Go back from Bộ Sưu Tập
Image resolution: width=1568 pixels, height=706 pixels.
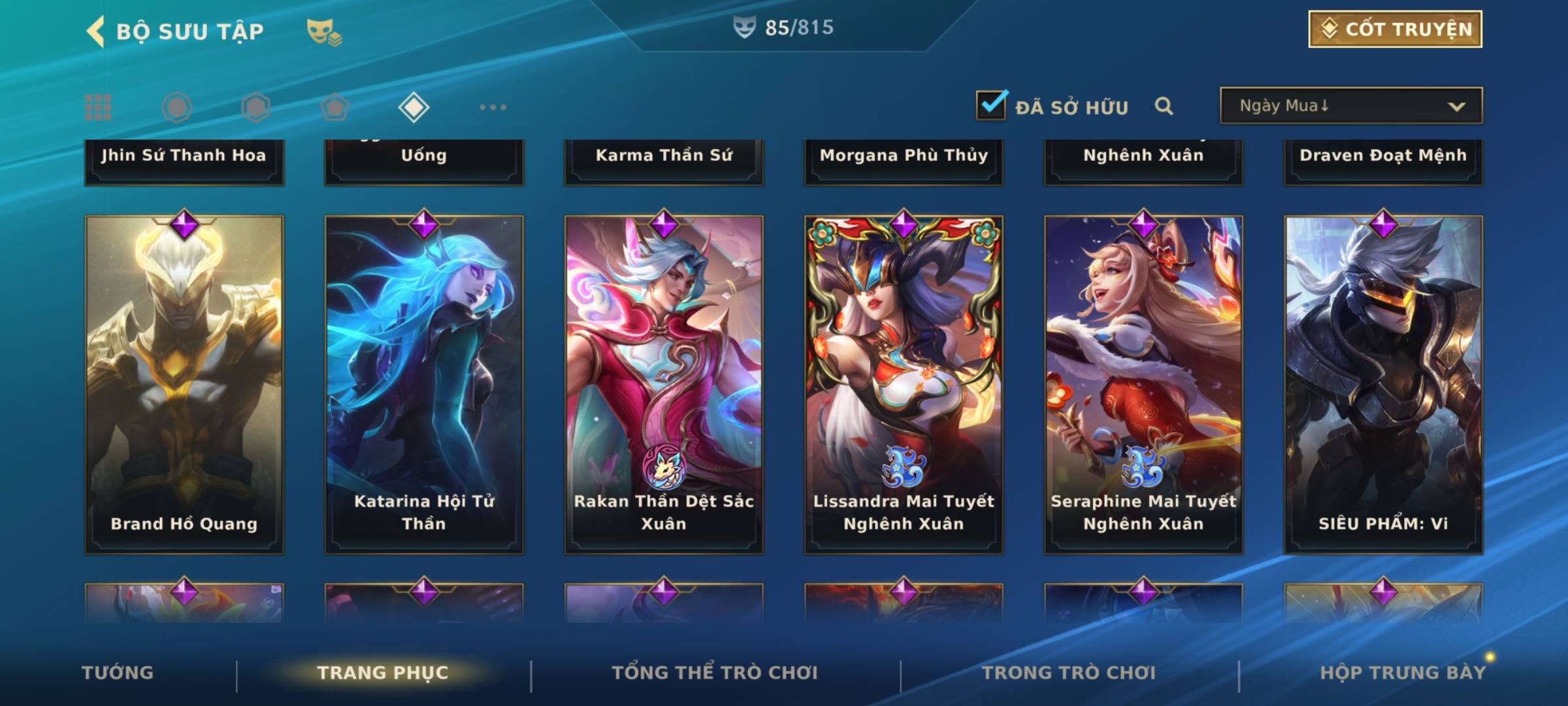click(x=96, y=31)
